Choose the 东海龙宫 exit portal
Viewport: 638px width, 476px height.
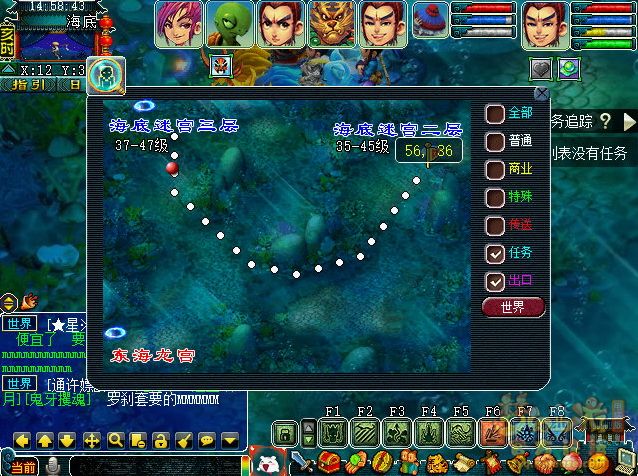116,333
